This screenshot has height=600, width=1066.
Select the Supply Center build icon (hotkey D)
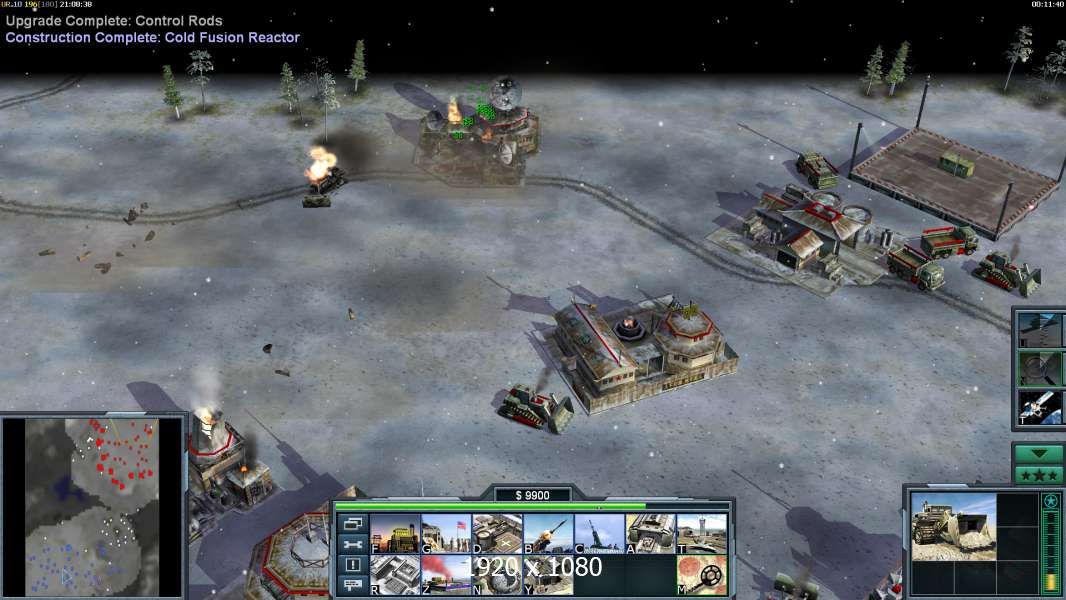pos(497,534)
